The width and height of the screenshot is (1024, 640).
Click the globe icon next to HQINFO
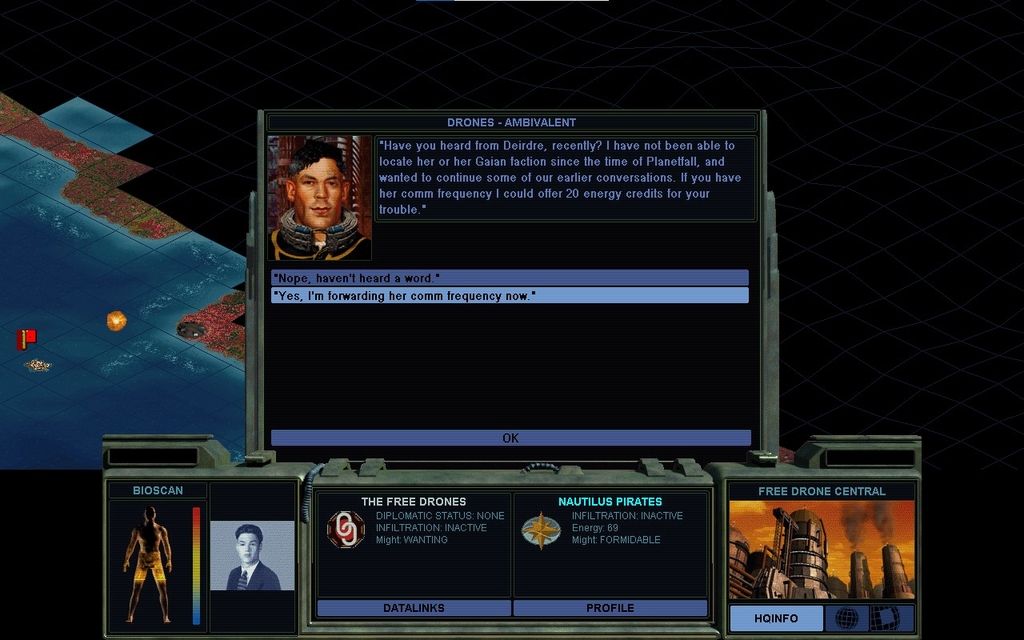pyautogui.click(x=846, y=618)
